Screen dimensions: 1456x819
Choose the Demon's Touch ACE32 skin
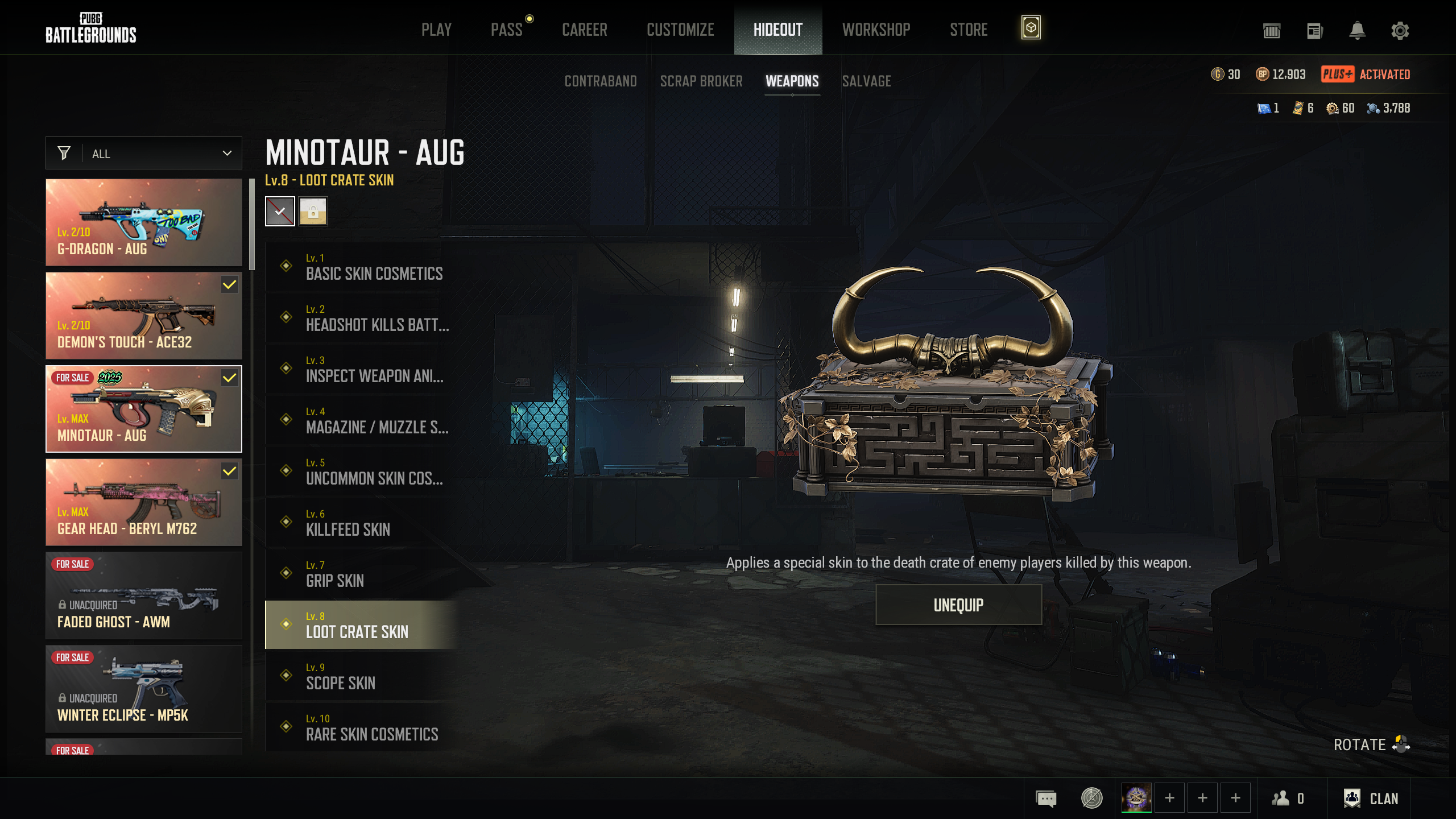point(144,316)
